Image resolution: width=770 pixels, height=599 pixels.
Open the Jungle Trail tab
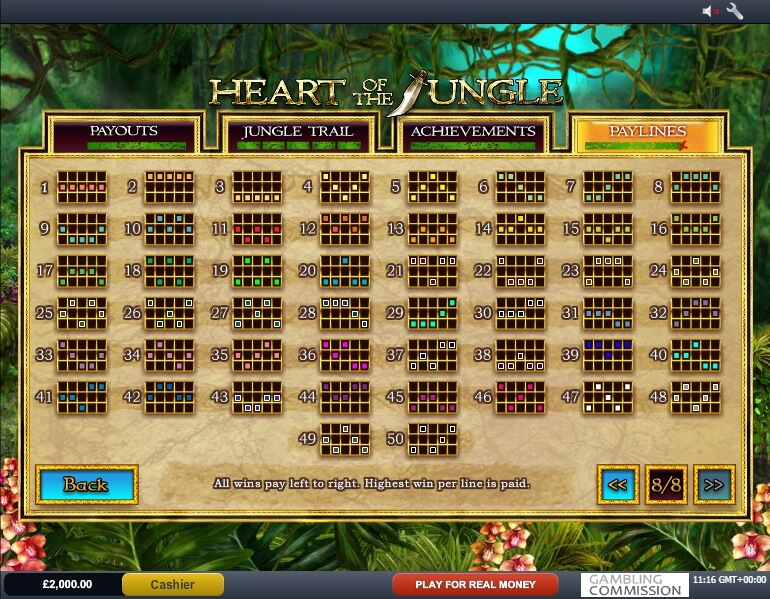click(x=298, y=132)
